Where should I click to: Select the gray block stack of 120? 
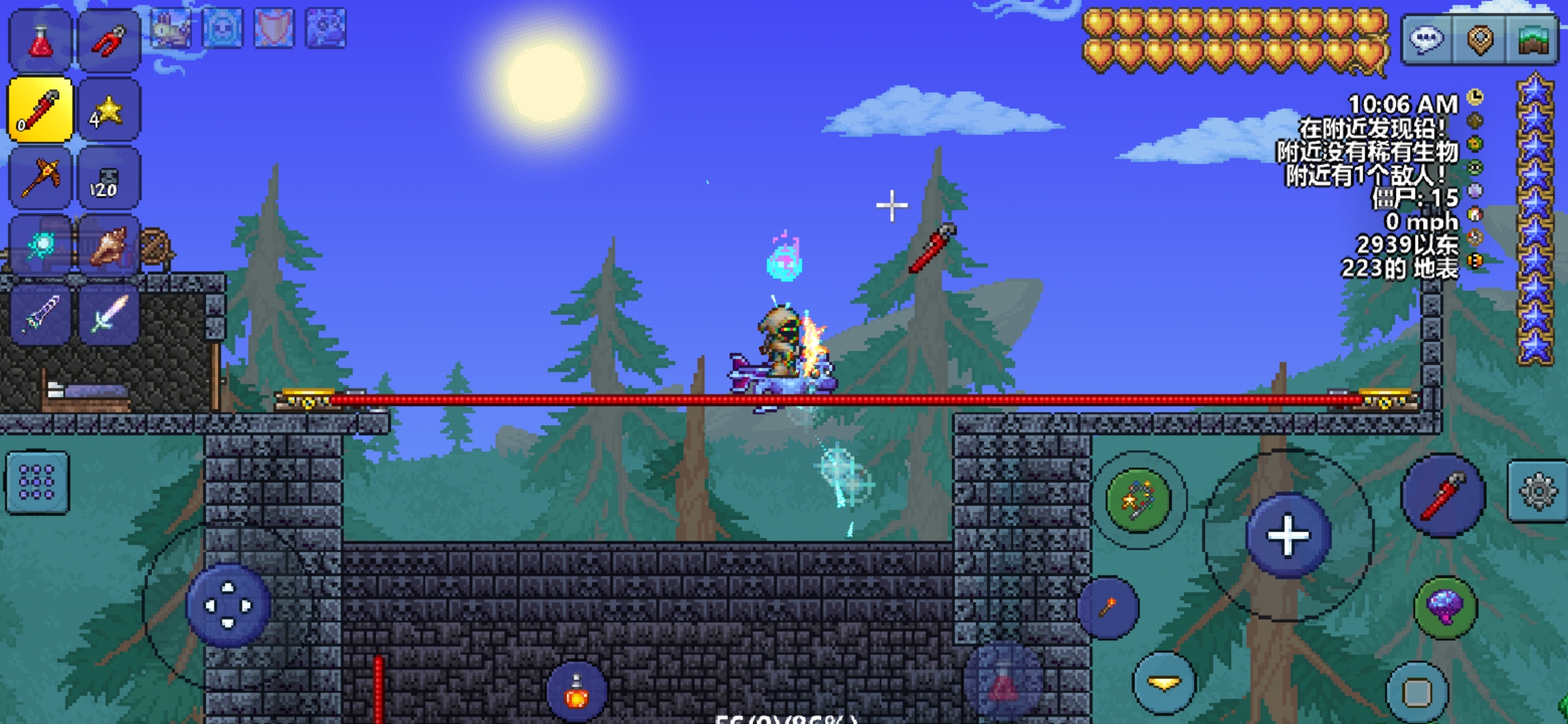pos(109,178)
